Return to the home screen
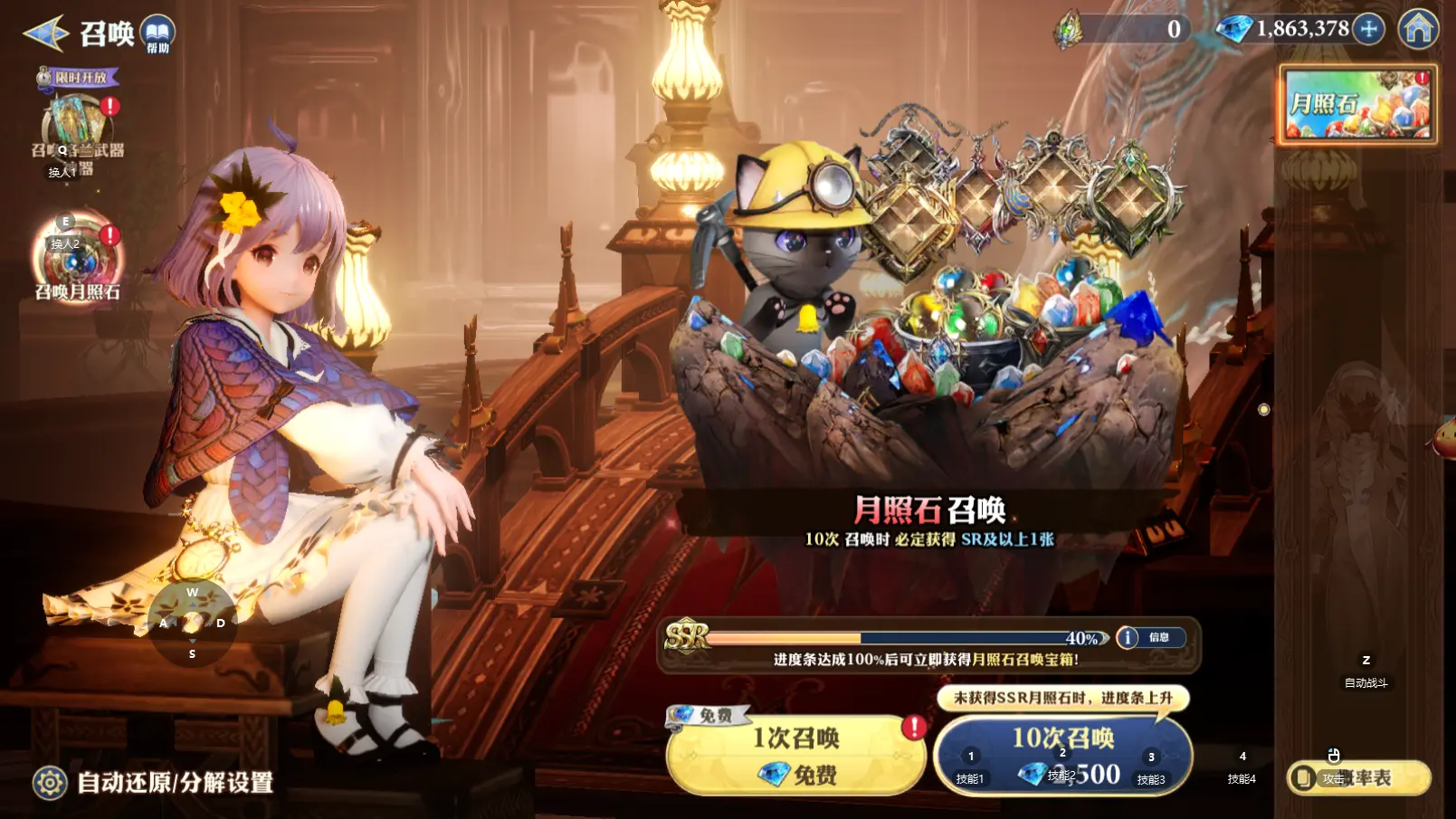 tap(1418, 29)
